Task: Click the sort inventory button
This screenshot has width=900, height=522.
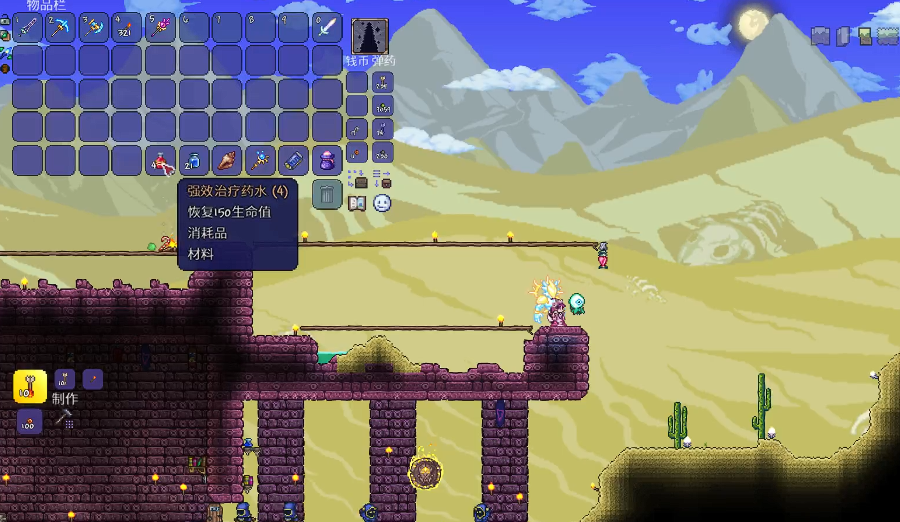Action: tap(382, 180)
